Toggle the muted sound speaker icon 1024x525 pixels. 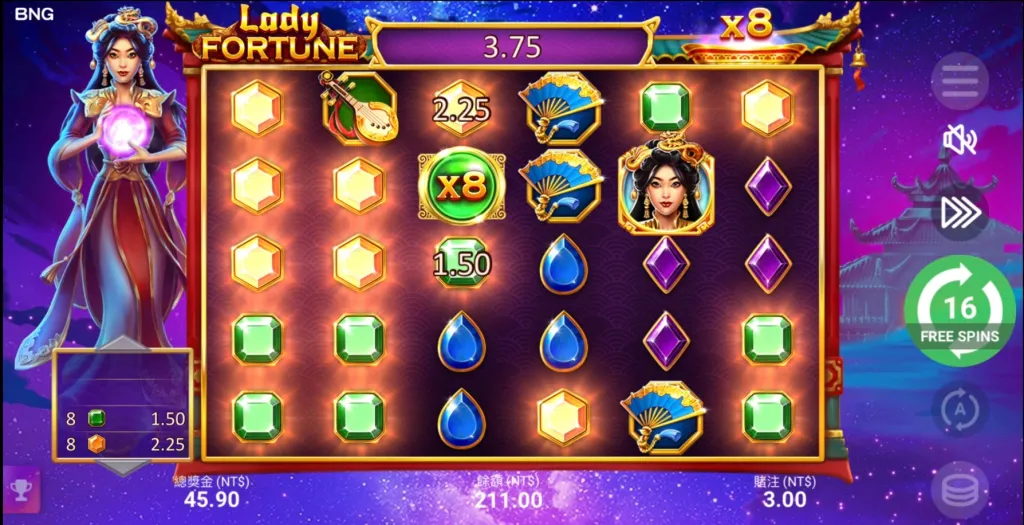coord(959,142)
